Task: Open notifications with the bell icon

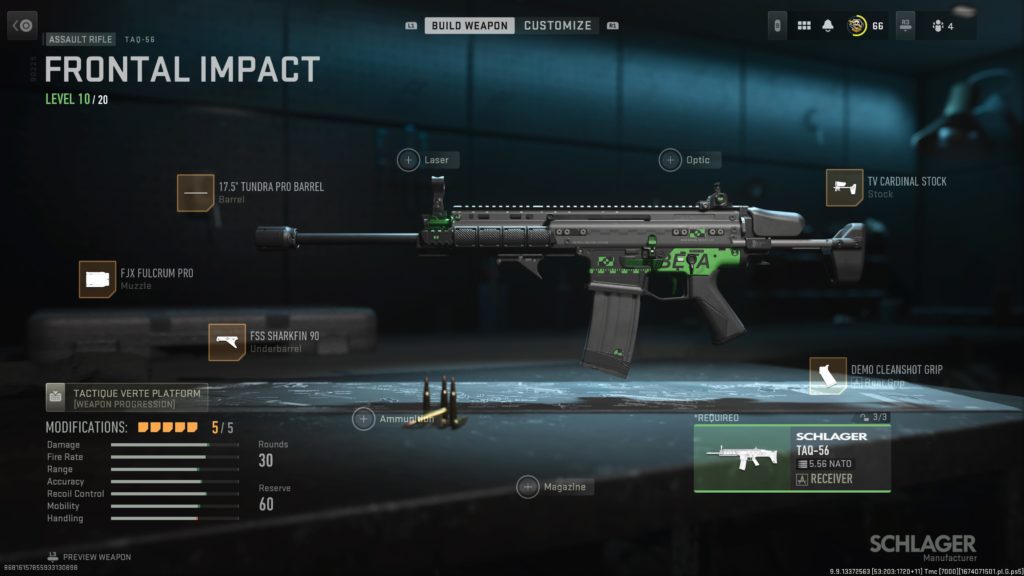Action: pyautogui.click(x=828, y=26)
